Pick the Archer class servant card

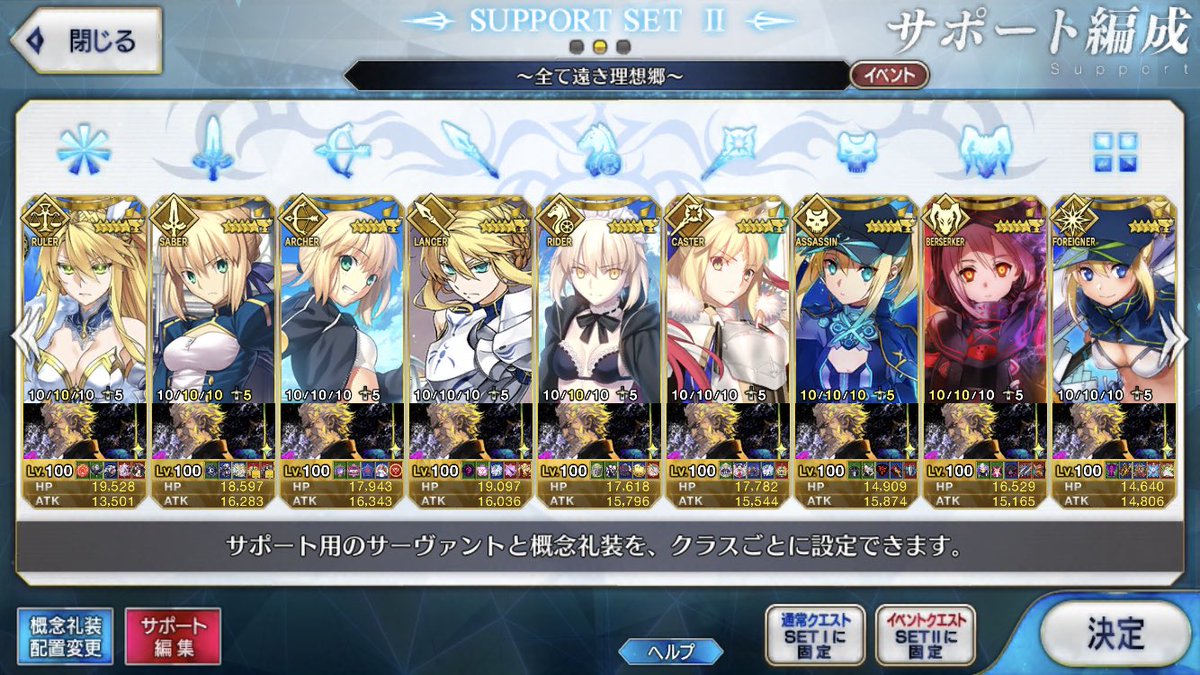341,300
